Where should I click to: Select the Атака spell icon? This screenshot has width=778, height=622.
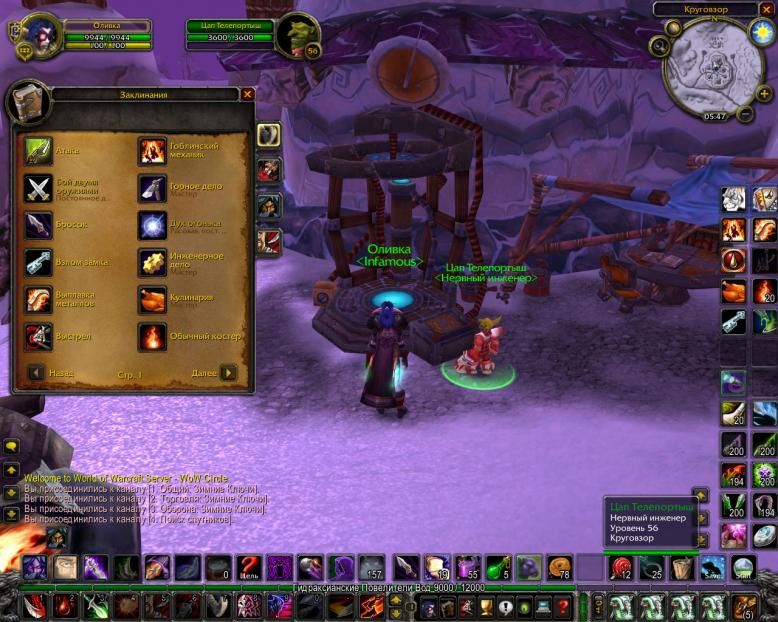pos(39,151)
